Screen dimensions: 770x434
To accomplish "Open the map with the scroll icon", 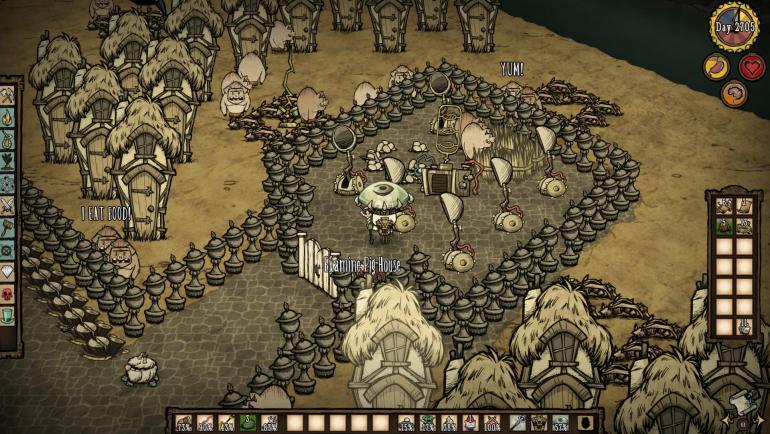I will [x=745, y=402].
